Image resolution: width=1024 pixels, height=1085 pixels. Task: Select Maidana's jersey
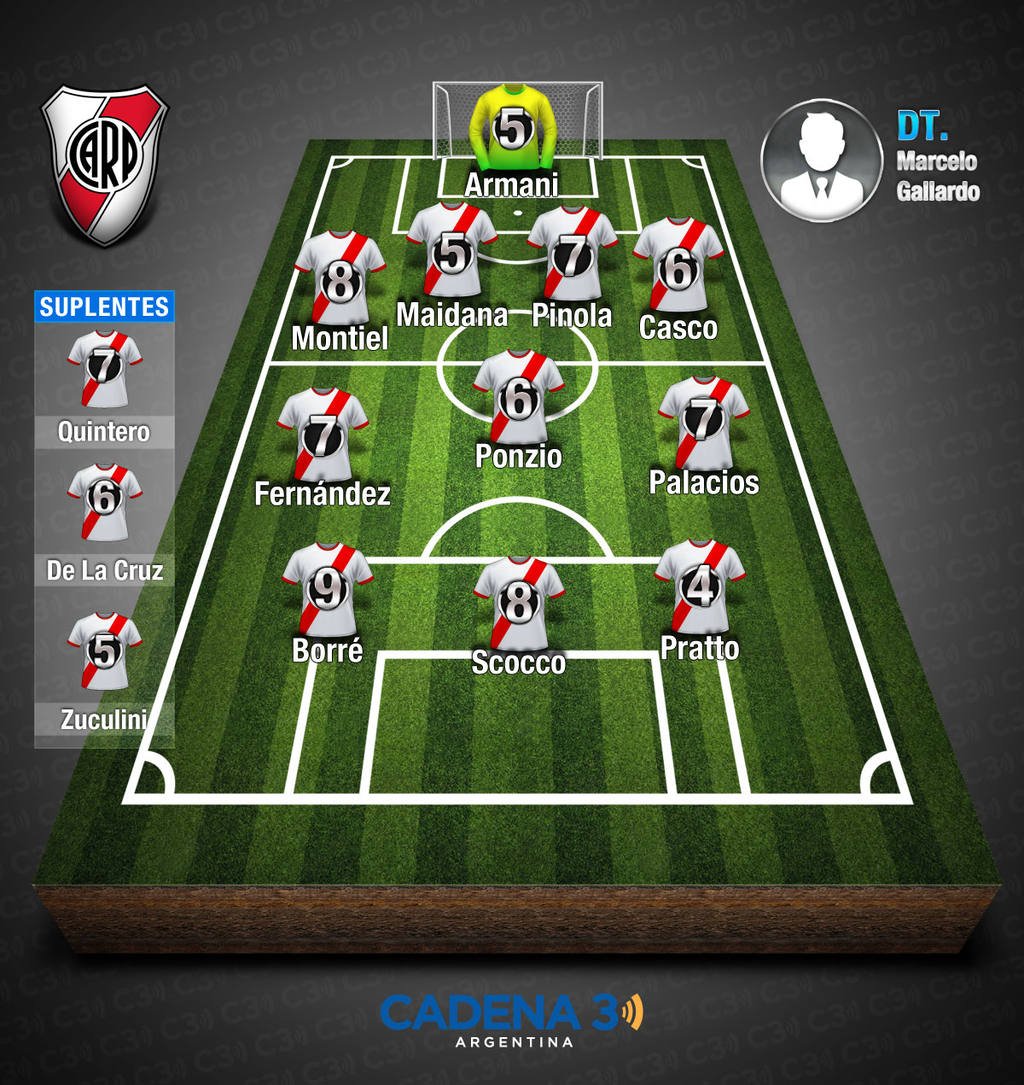452,251
